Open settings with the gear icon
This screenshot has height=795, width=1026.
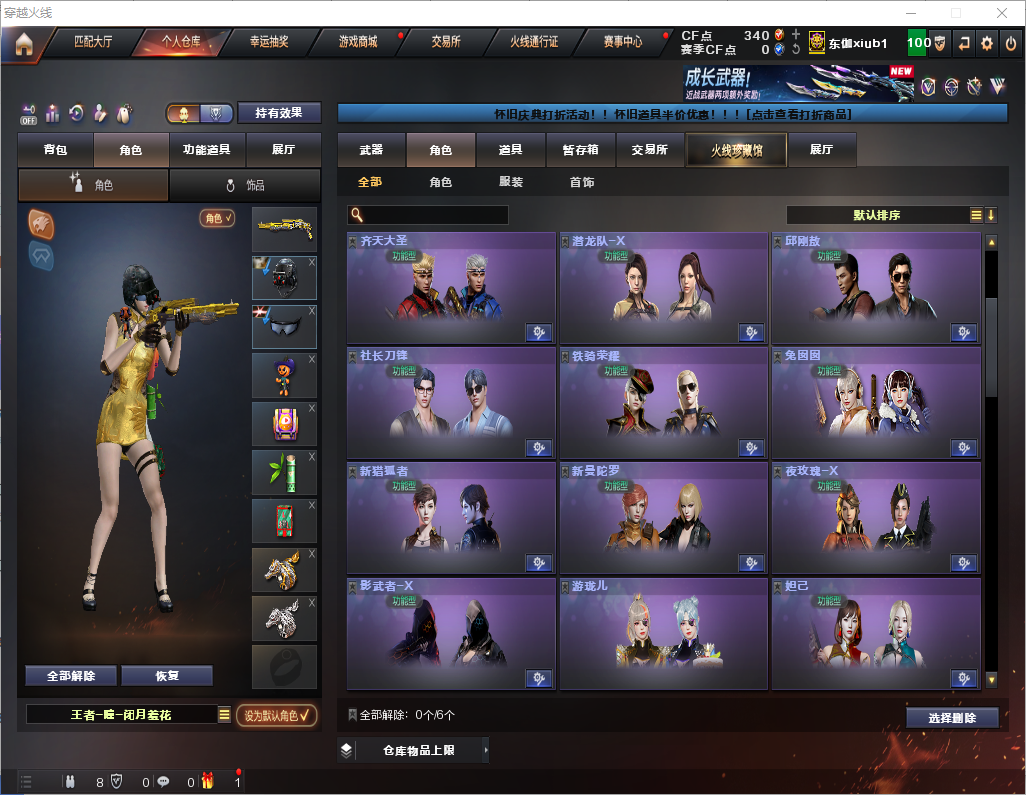pyautogui.click(x=987, y=43)
